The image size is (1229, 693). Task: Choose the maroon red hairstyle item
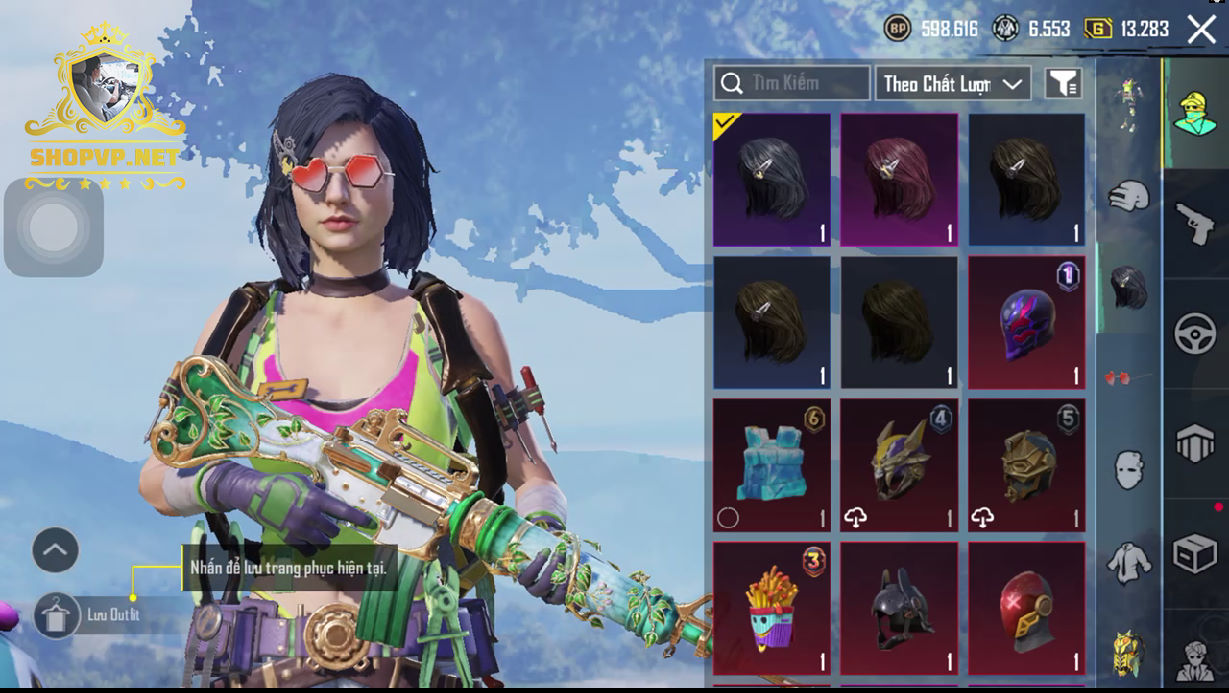[899, 180]
